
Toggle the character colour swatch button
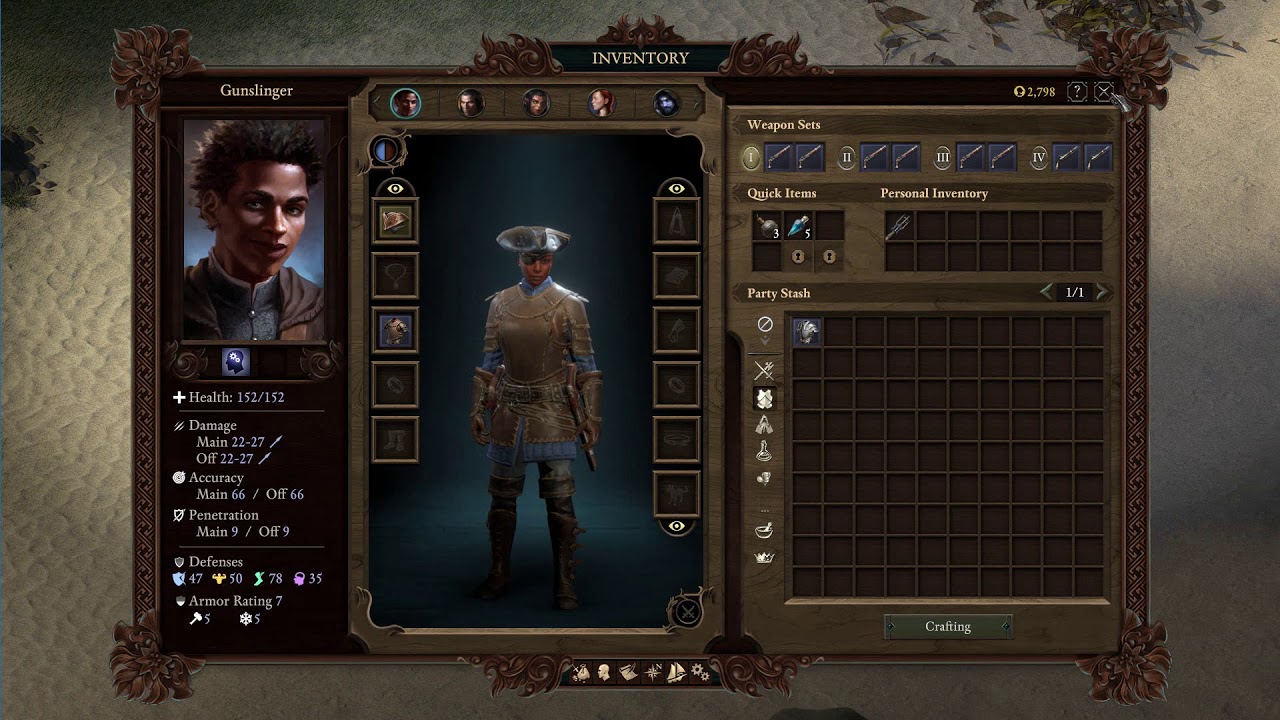(385, 151)
